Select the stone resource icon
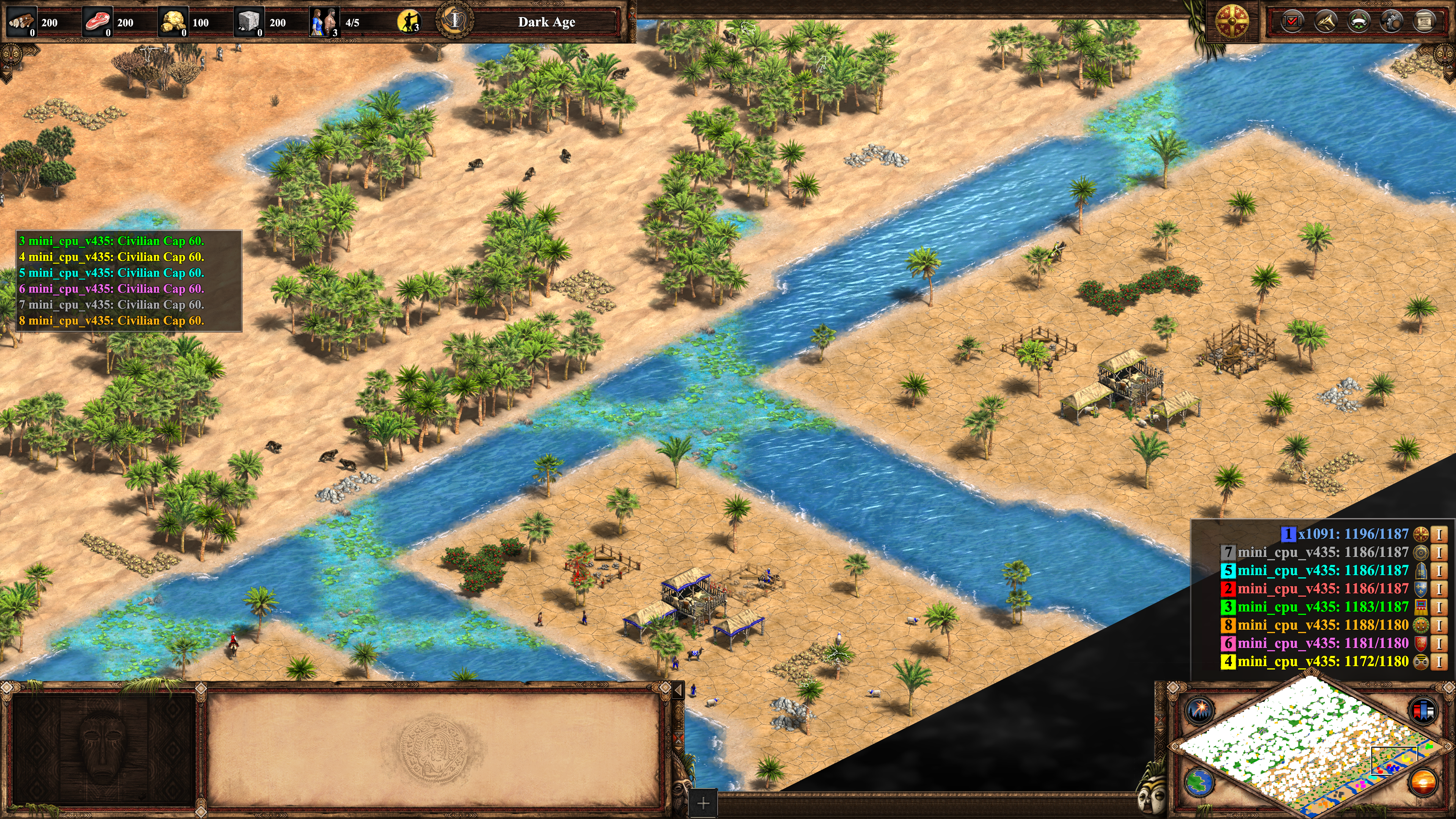 pos(249,22)
